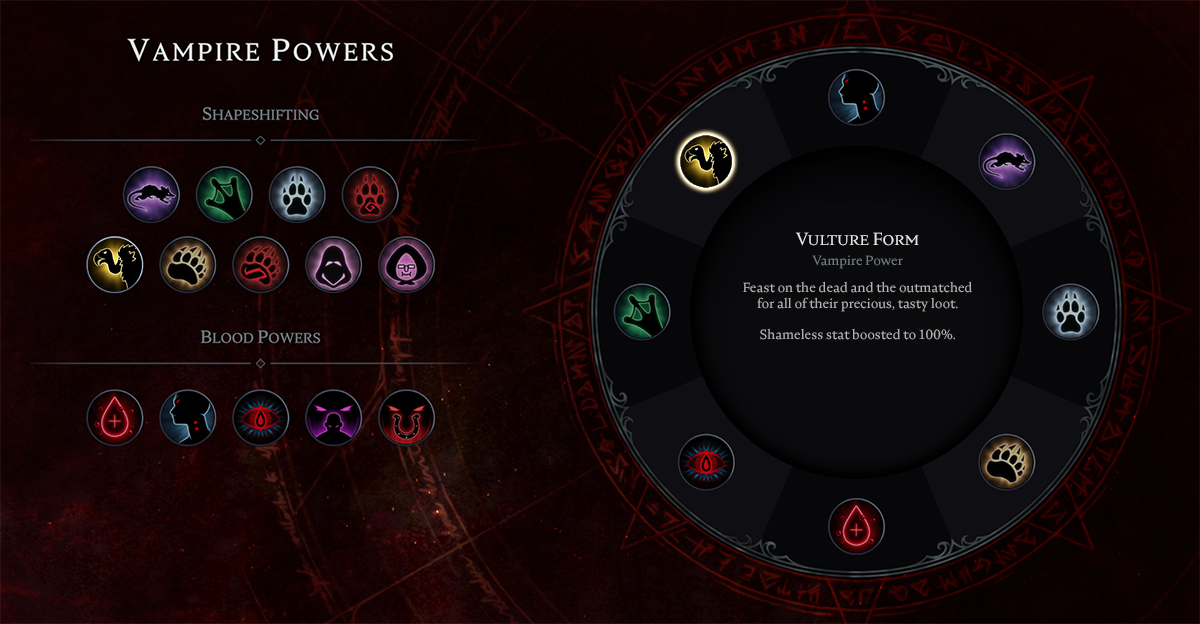
Task: Select the blood drop icon under Blood Powers
Action: [115, 417]
